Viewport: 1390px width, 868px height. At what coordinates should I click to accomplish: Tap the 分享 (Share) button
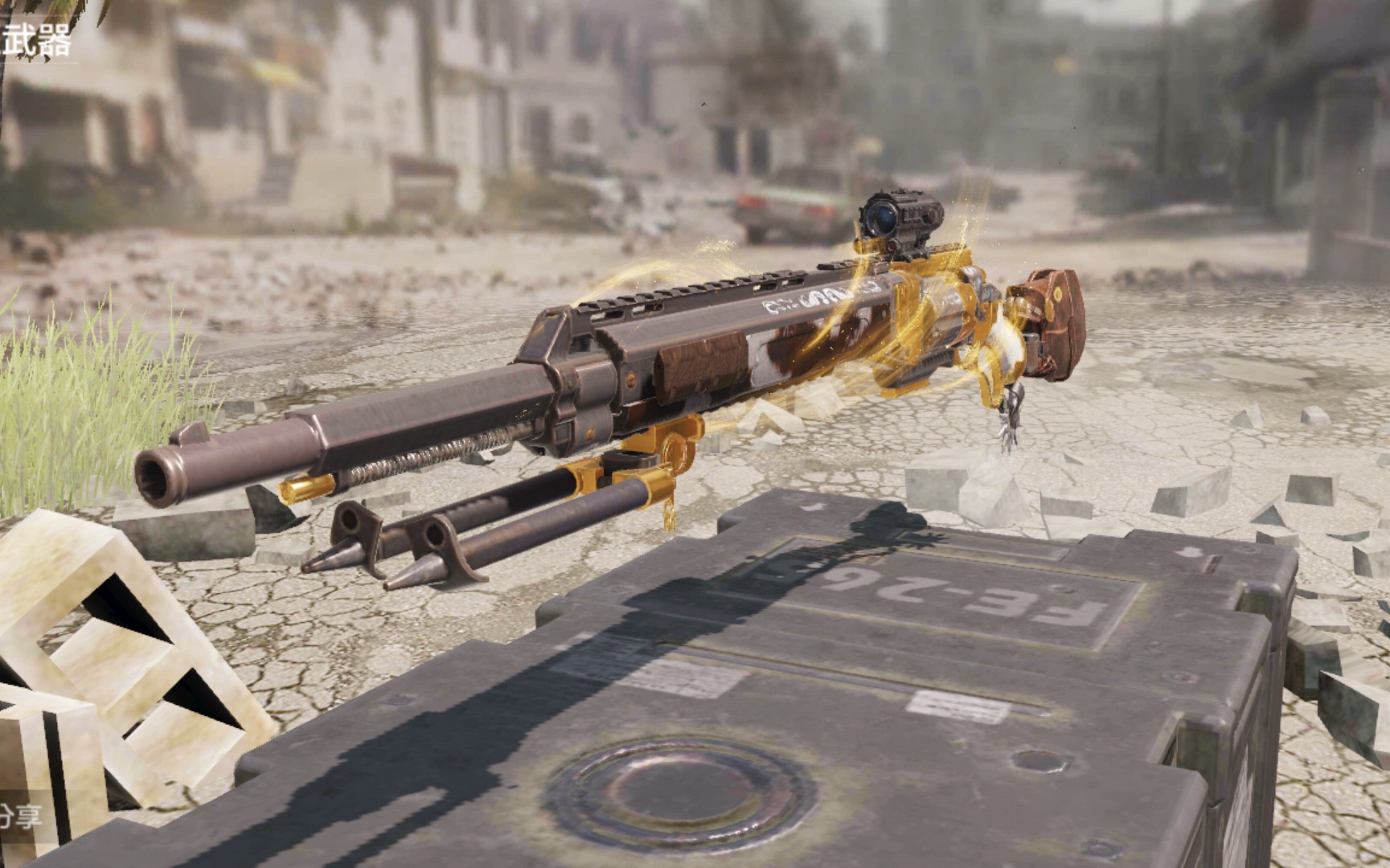pyautogui.click(x=19, y=818)
